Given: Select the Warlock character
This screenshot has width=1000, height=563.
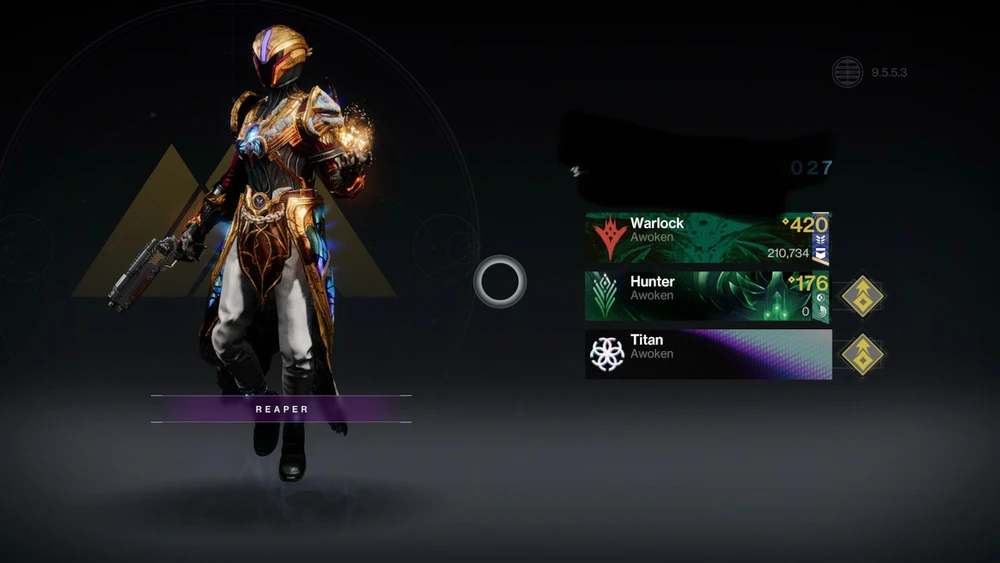Looking at the screenshot, I should [x=707, y=238].
